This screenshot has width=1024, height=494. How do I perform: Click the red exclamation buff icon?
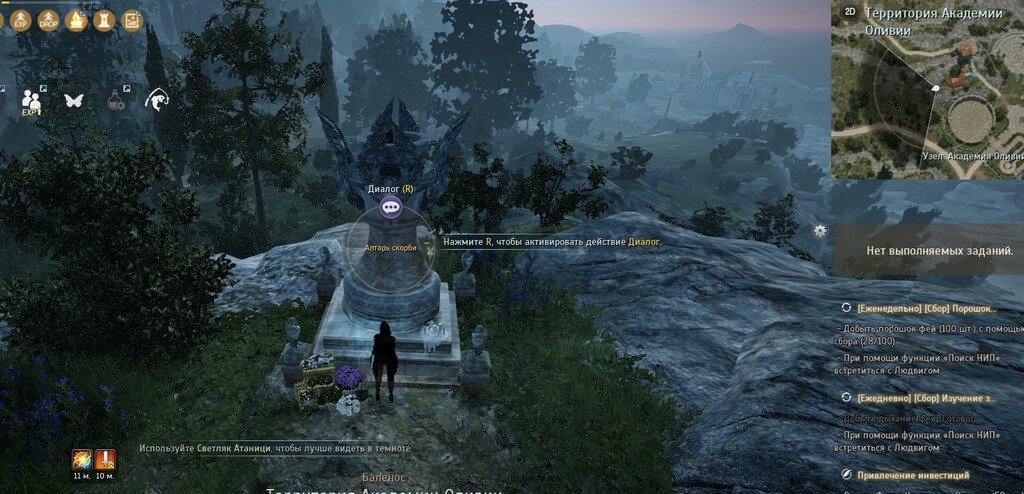tap(105, 459)
